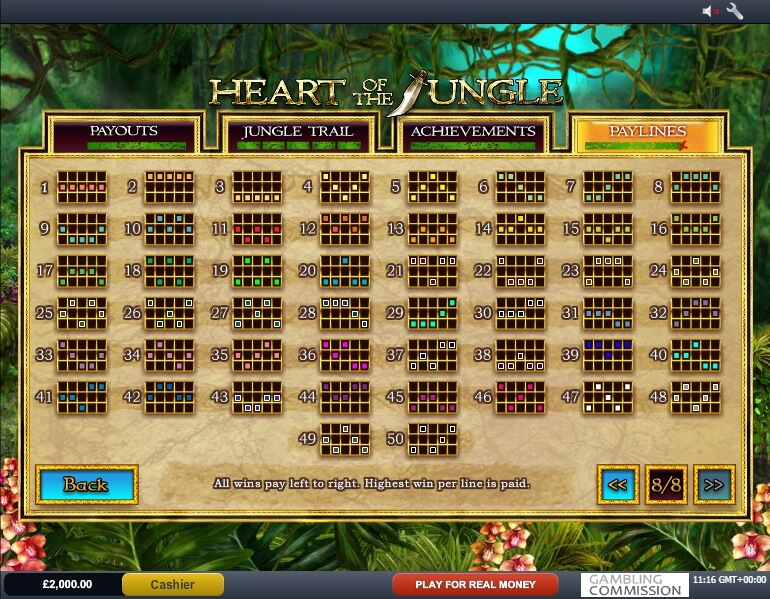The image size is (770, 599).
Task: Show the Achievements tab
Action: click(x=473, y=132)
